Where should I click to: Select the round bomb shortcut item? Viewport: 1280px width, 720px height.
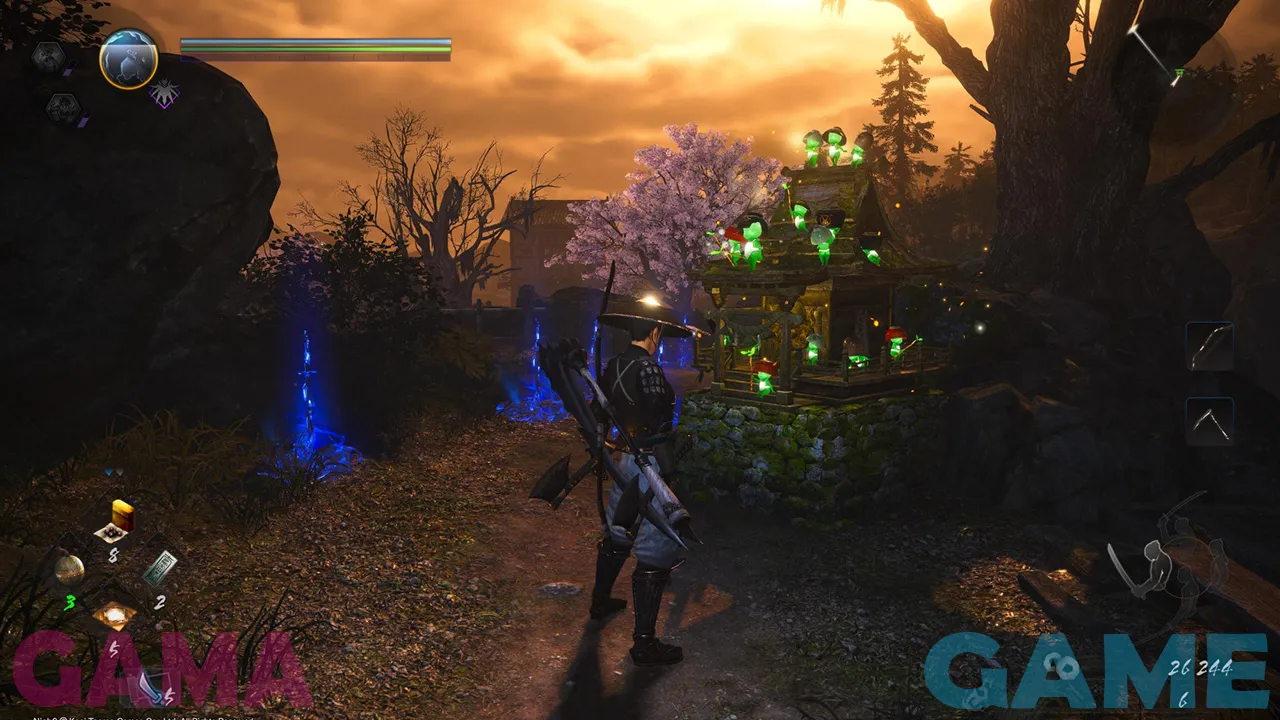tap(69, 569)
